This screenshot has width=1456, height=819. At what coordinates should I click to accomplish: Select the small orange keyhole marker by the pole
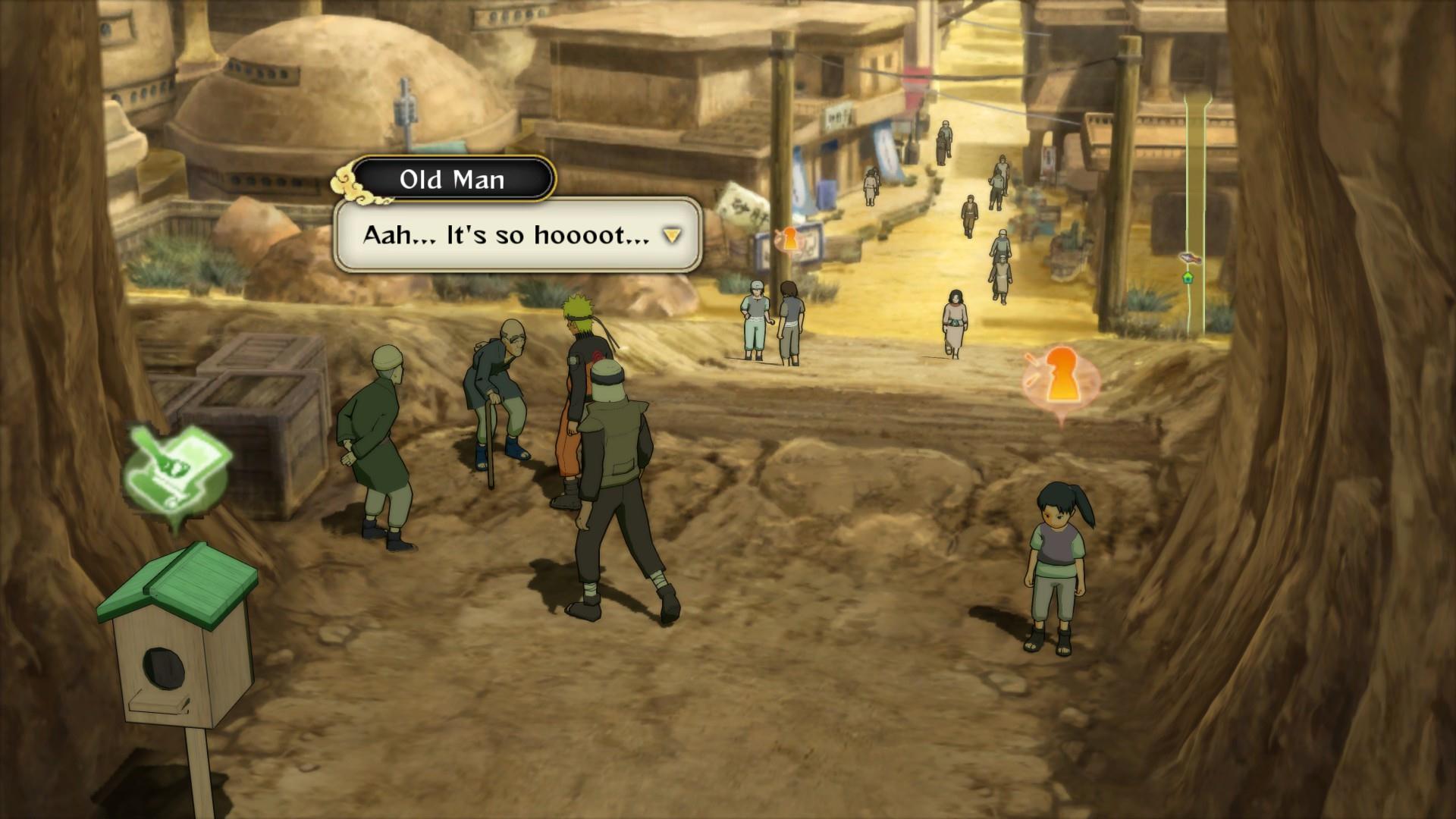click(x=789, y=240)
